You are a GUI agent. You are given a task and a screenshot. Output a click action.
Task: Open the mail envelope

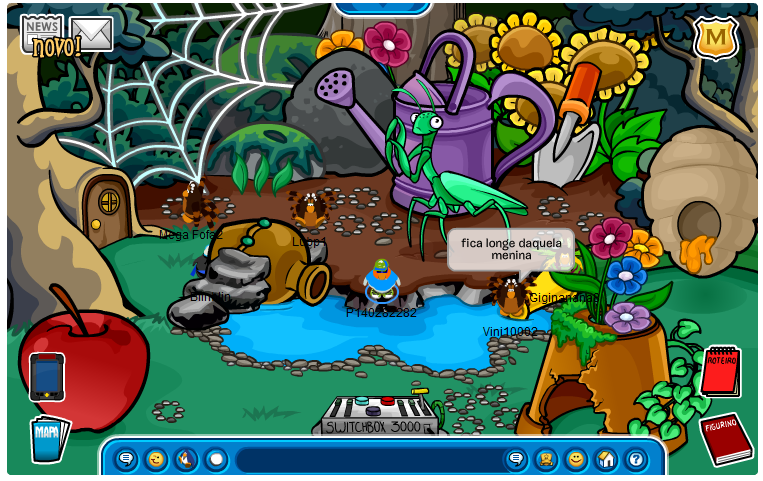click(x=92, y=34)
